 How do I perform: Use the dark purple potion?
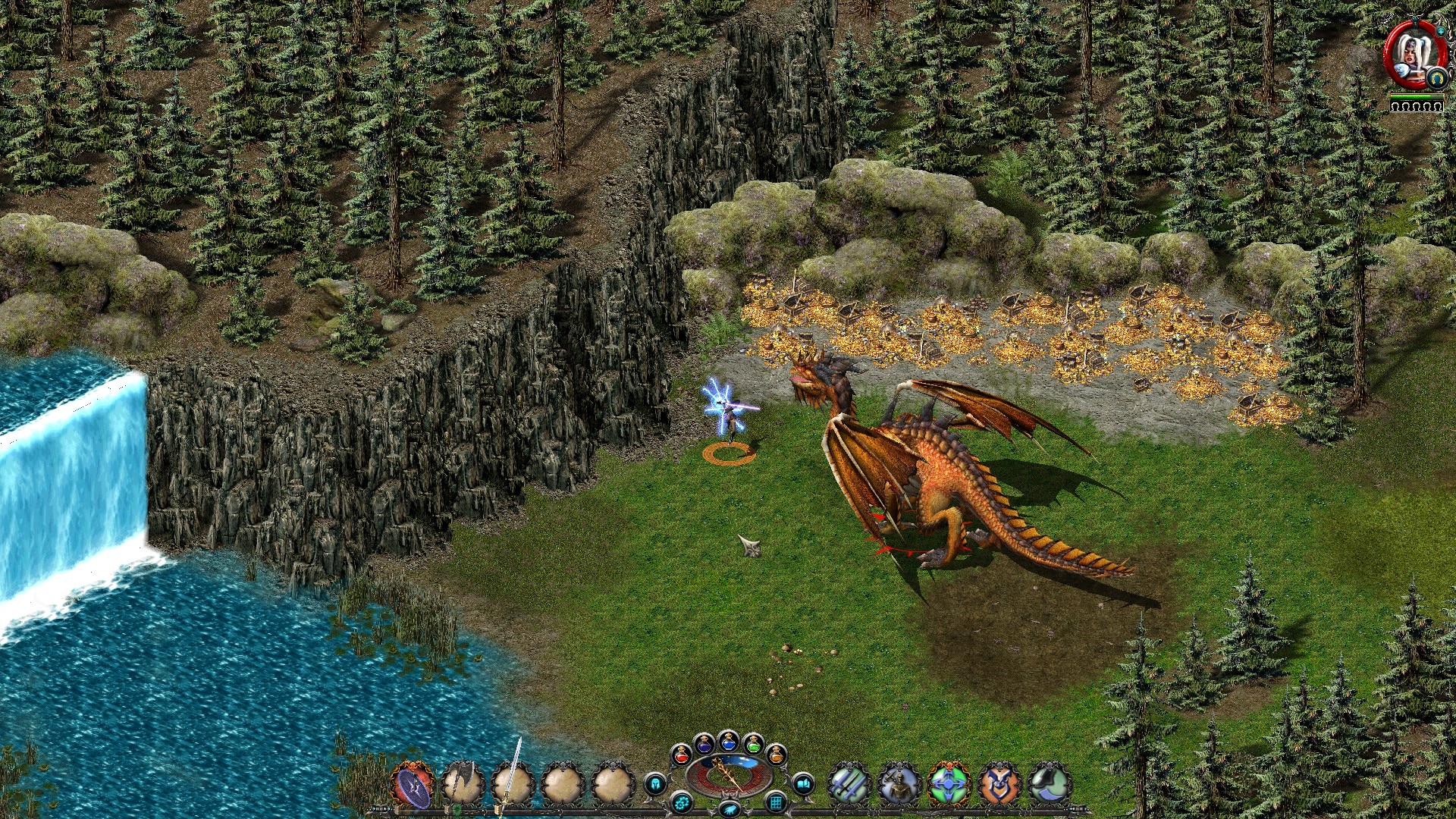coord(704,743)
